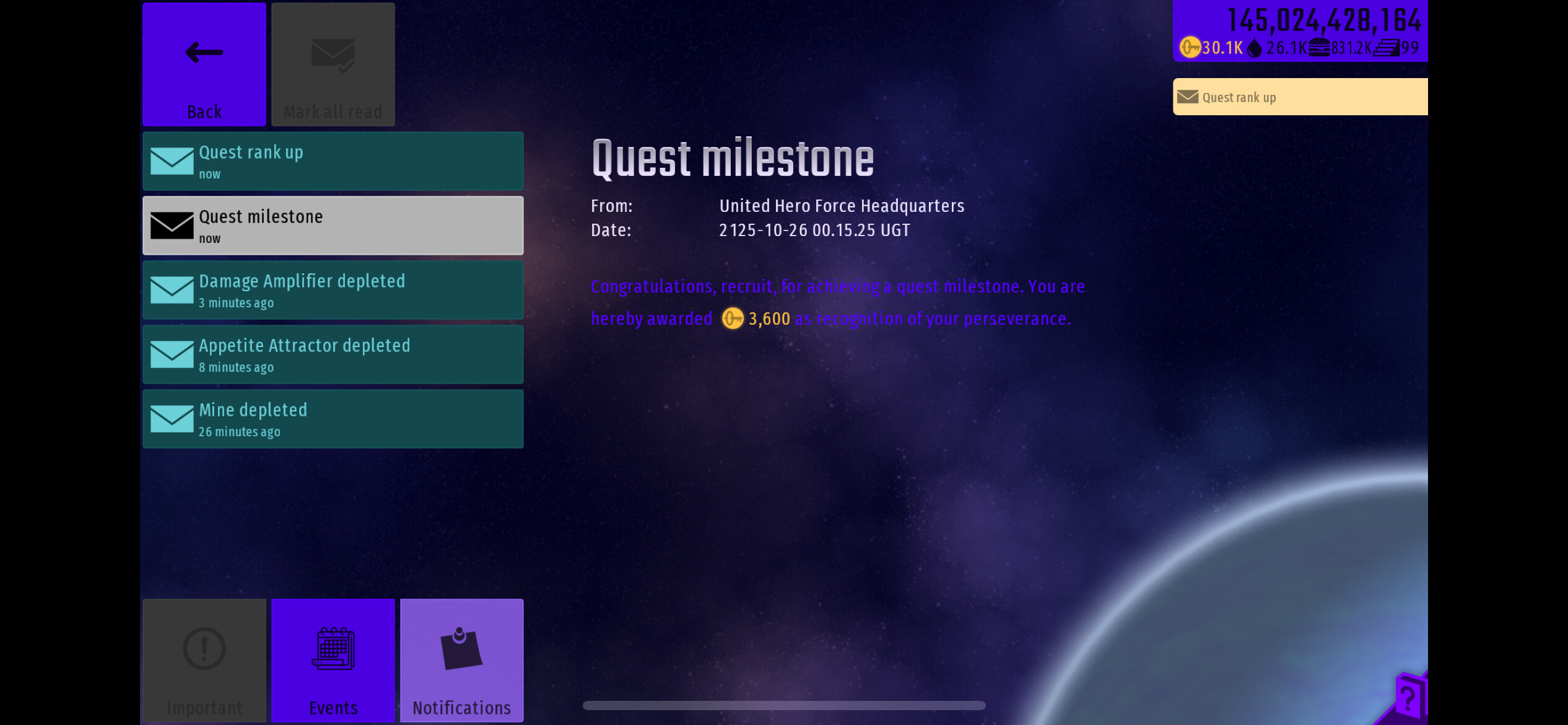Image resolution: width=1568 pixels, height=725 pixels.
Task: Switch to the Important tab
Action: (x=204, y=661)
